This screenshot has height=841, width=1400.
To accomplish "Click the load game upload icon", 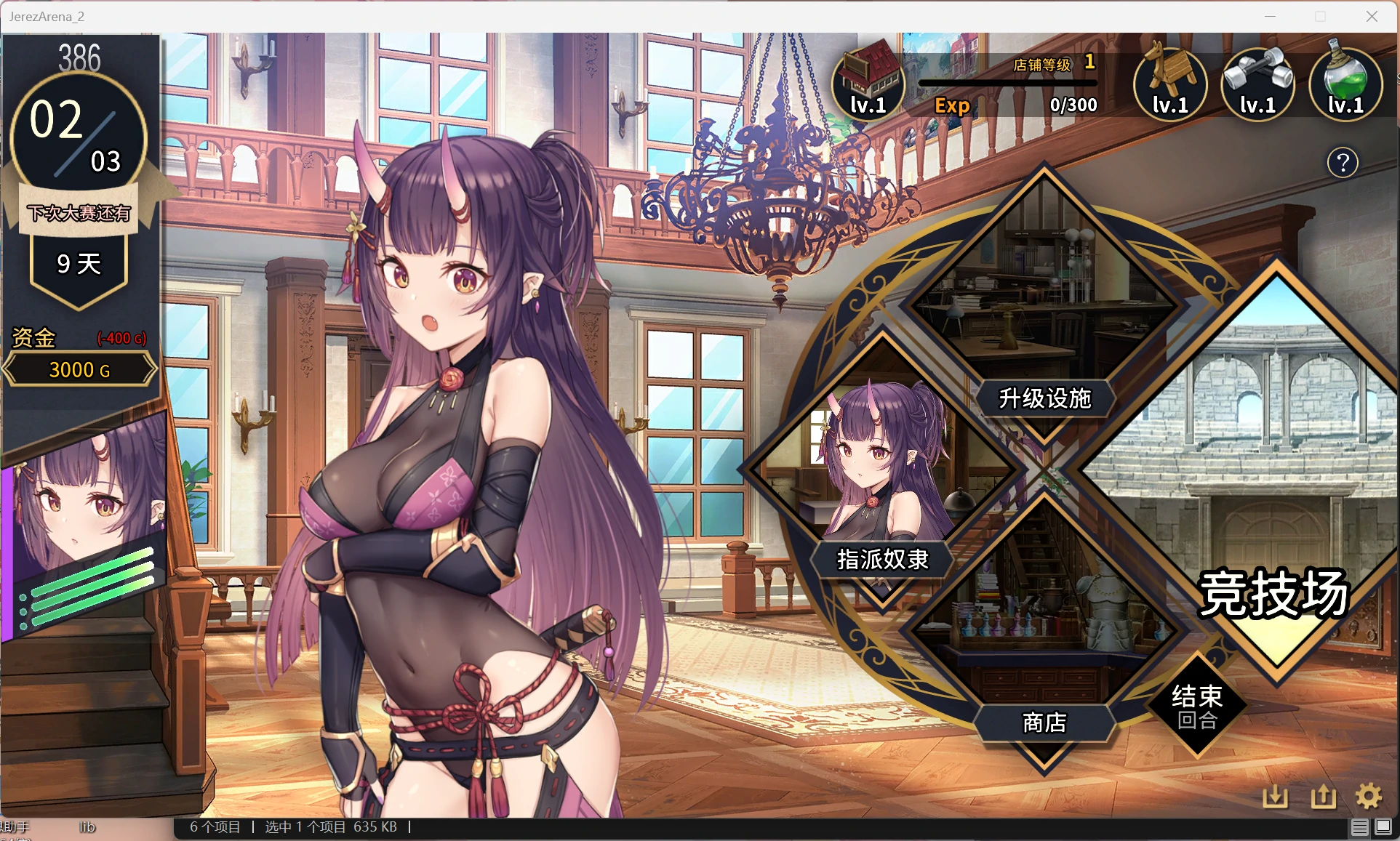I will click(x=1323, y=796).
